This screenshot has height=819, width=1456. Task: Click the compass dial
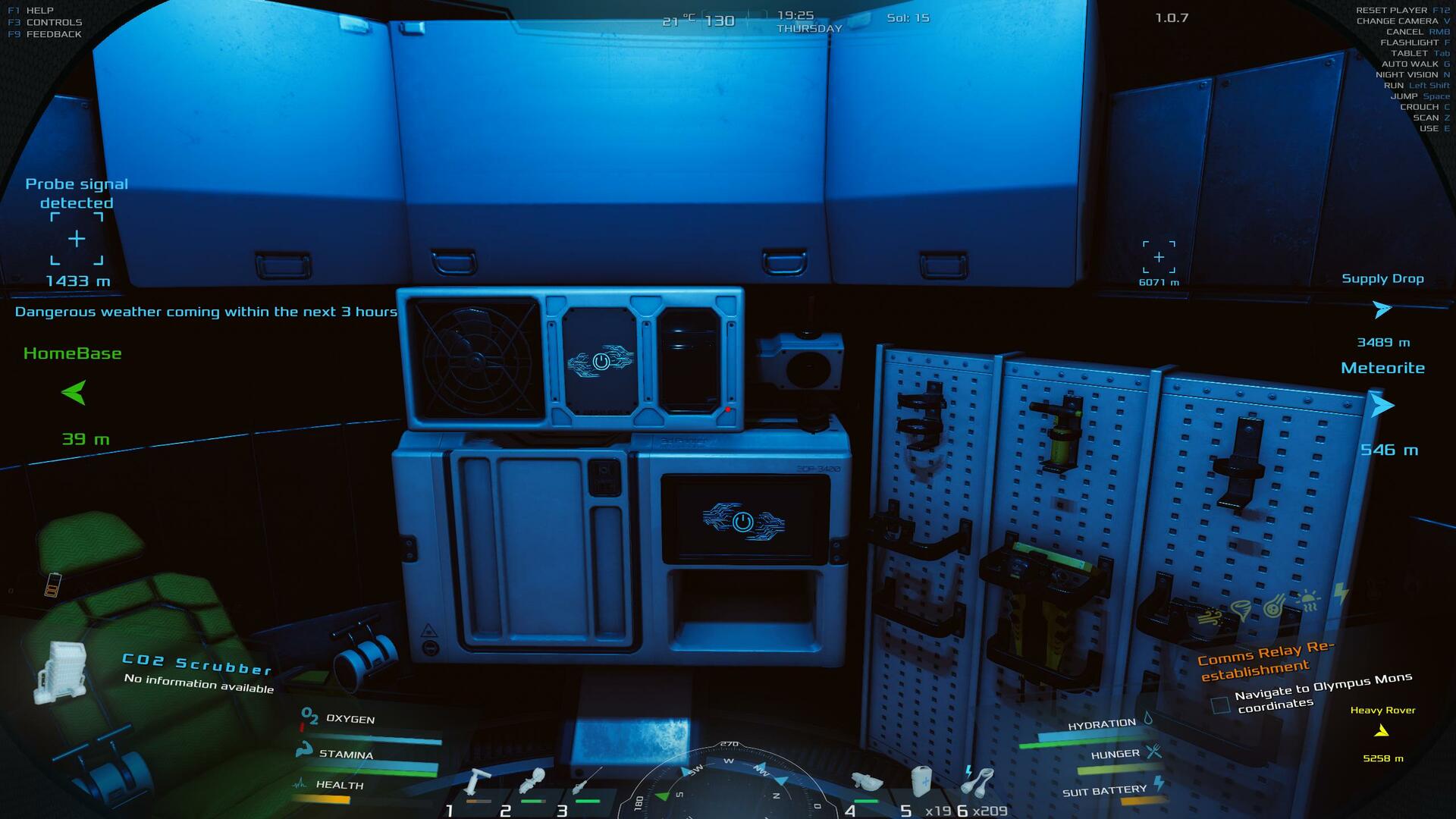pyautogui.click(x=728, y=785)
